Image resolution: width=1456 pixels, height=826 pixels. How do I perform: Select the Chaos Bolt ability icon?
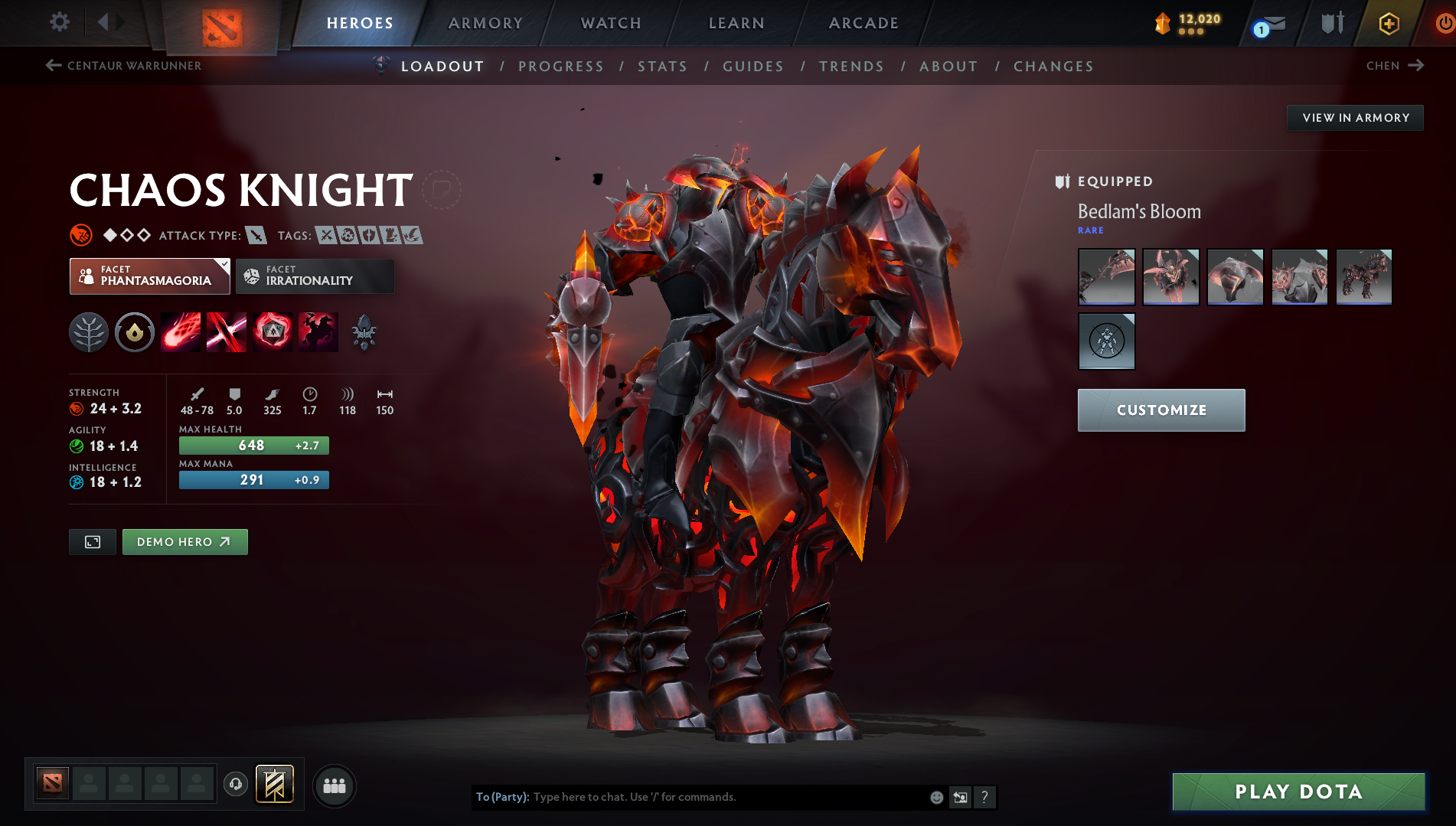coord(181,331)
